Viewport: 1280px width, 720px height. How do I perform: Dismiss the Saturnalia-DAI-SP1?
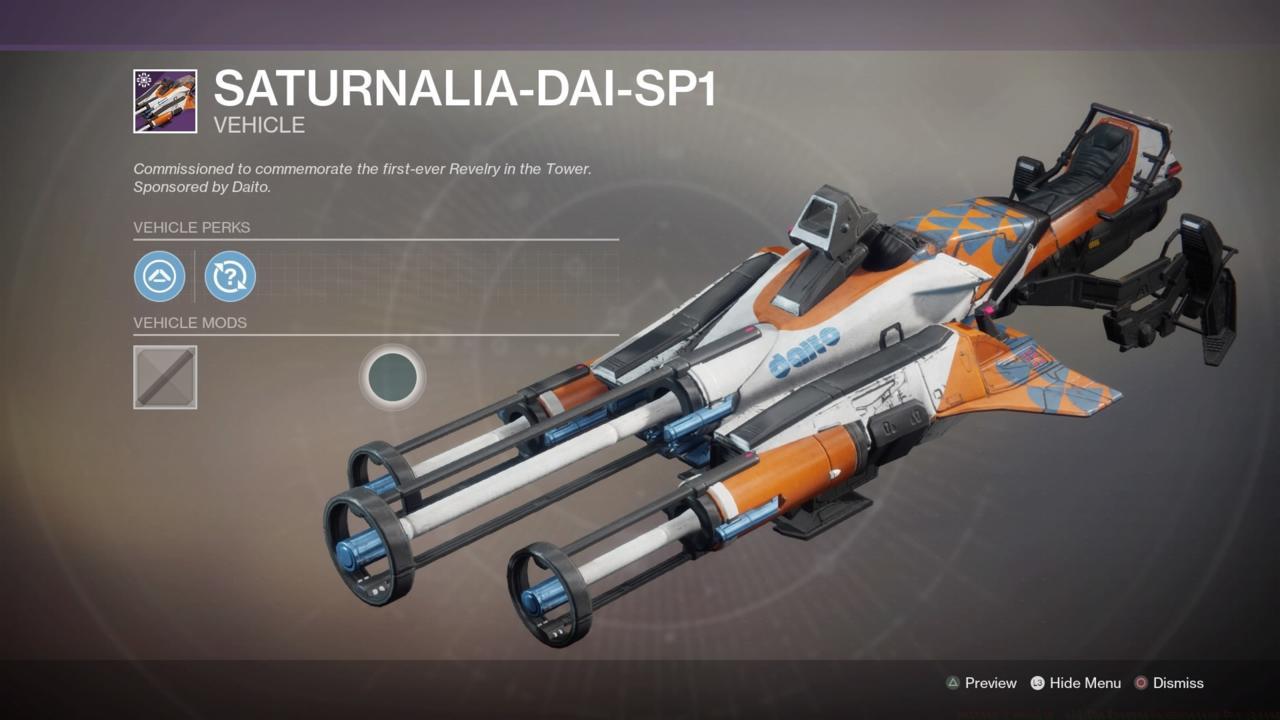click(1177, 683)
